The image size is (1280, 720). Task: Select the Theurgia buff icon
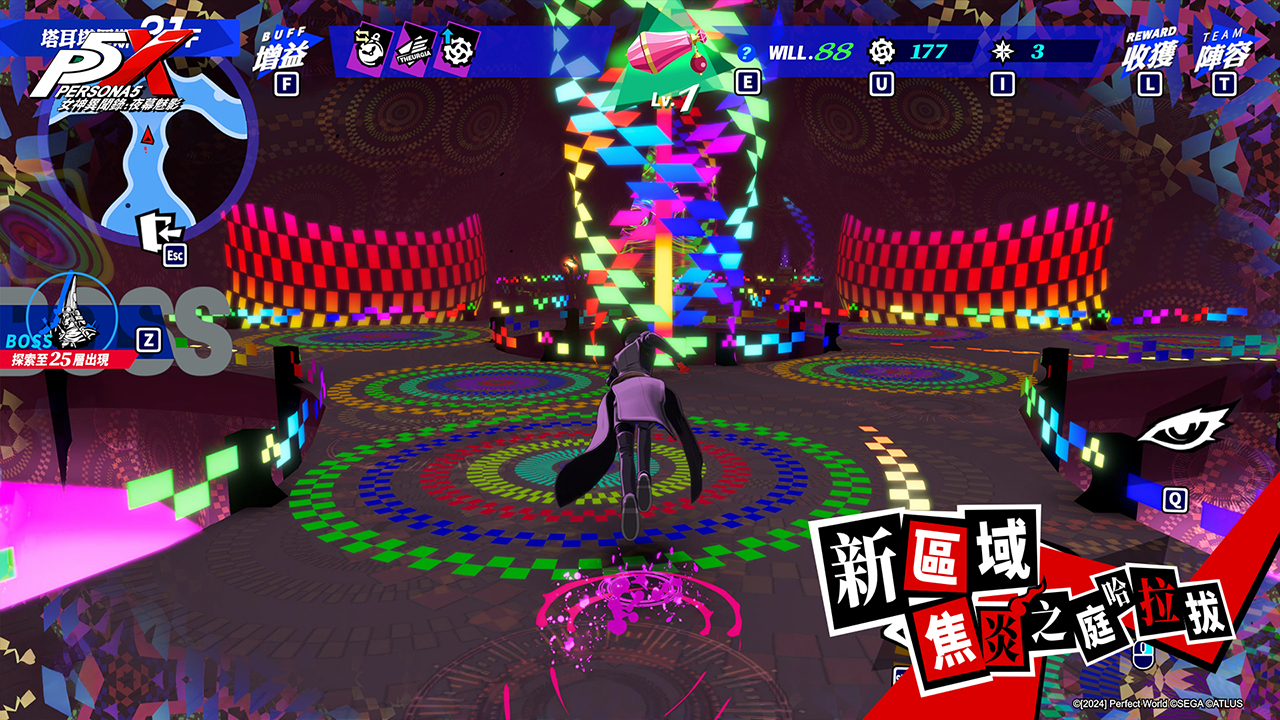pyautogui.click(x=412, y=49)
